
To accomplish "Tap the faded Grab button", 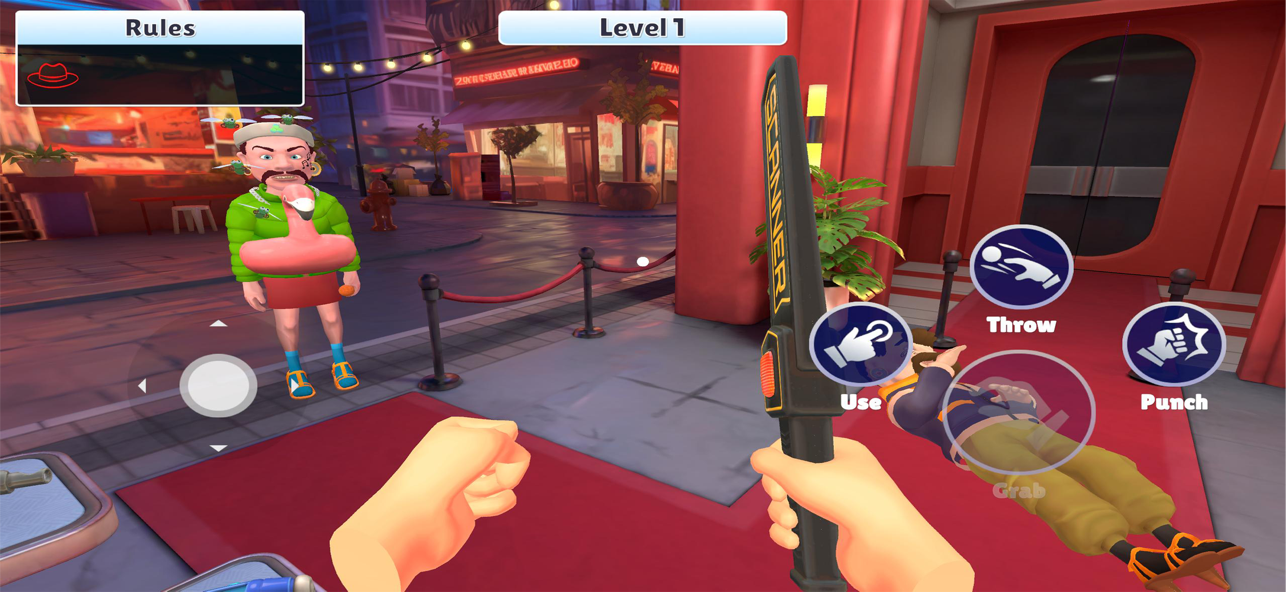I will click(1018, 413).
